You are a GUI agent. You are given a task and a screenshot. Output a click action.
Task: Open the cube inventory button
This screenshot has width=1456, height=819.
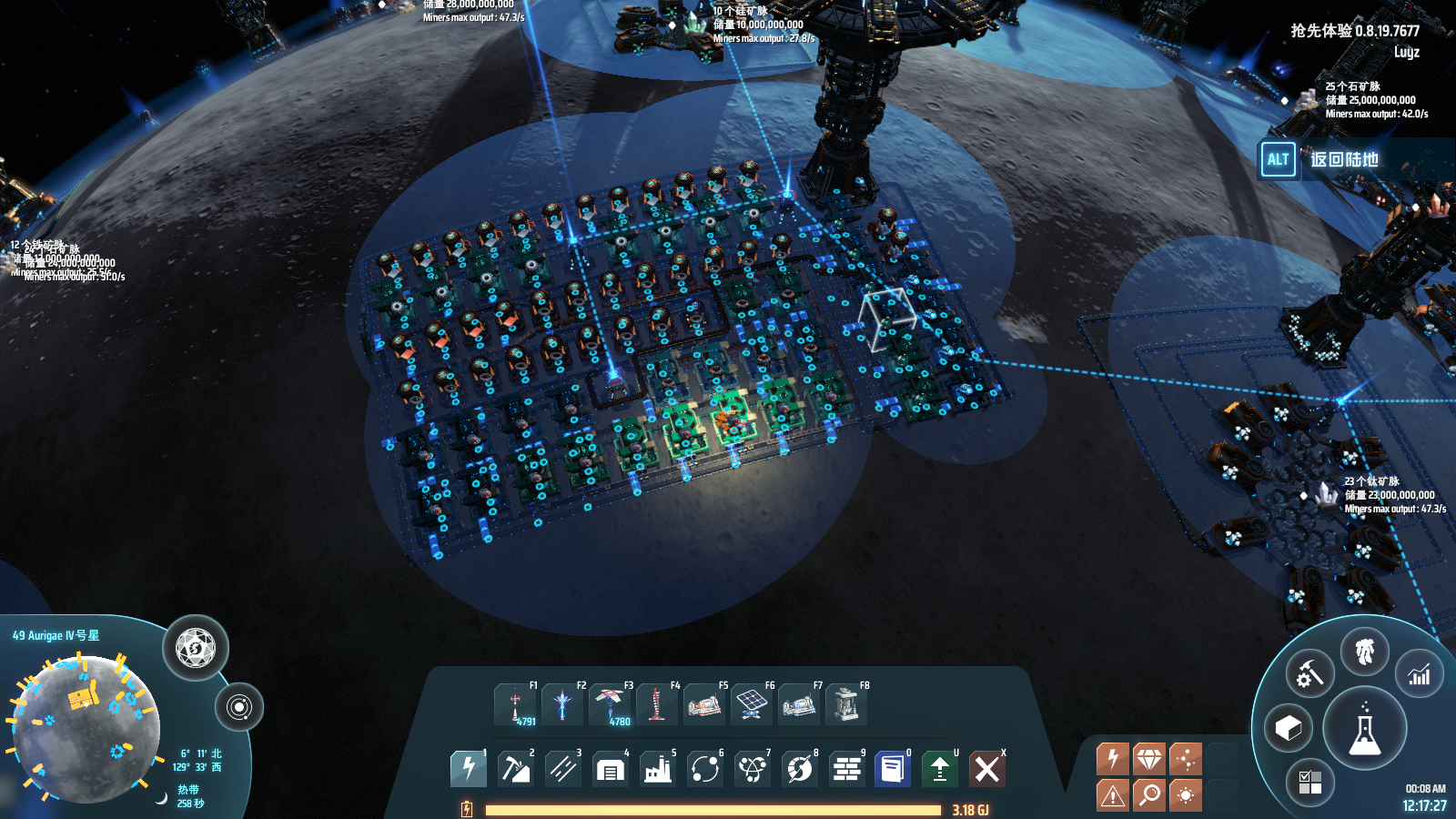coord(1288,728)
